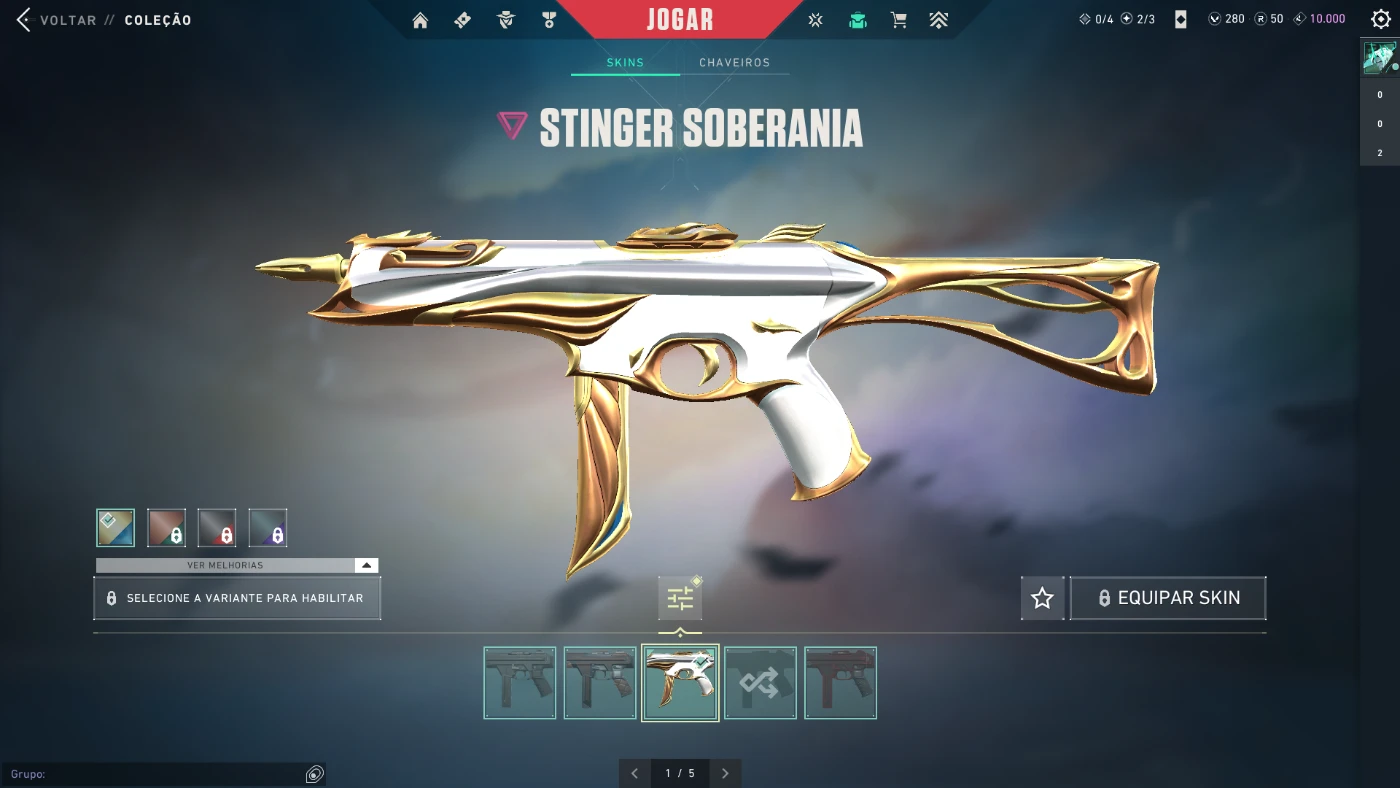Select the locked dark gray and red variant
The image size is (1400, 788).
click(x=217, y=528)
